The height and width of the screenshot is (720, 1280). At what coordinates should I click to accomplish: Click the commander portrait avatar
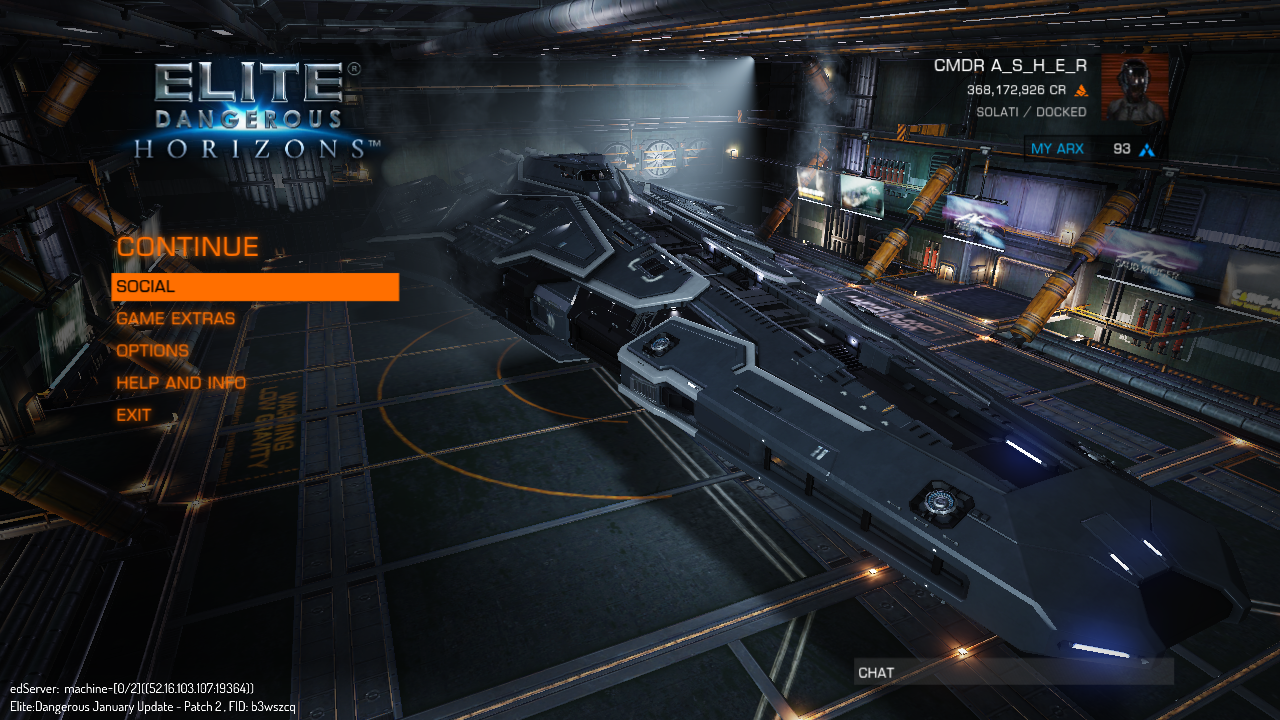pyautogui.click(x=1134, y=88)
